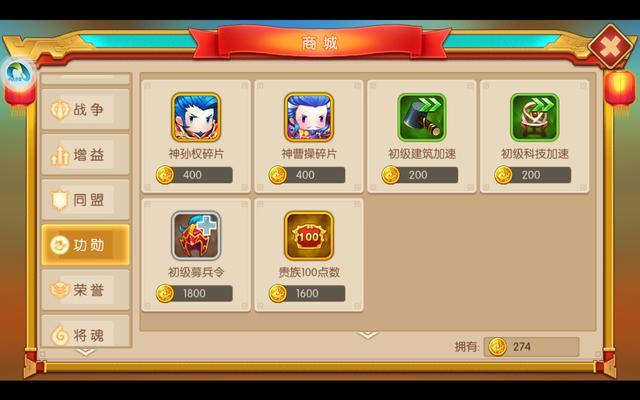This screenshot has width=640, height=400.
Task: Purchase 初级科技加速 for 200 coins
Action: coord(534,175)
